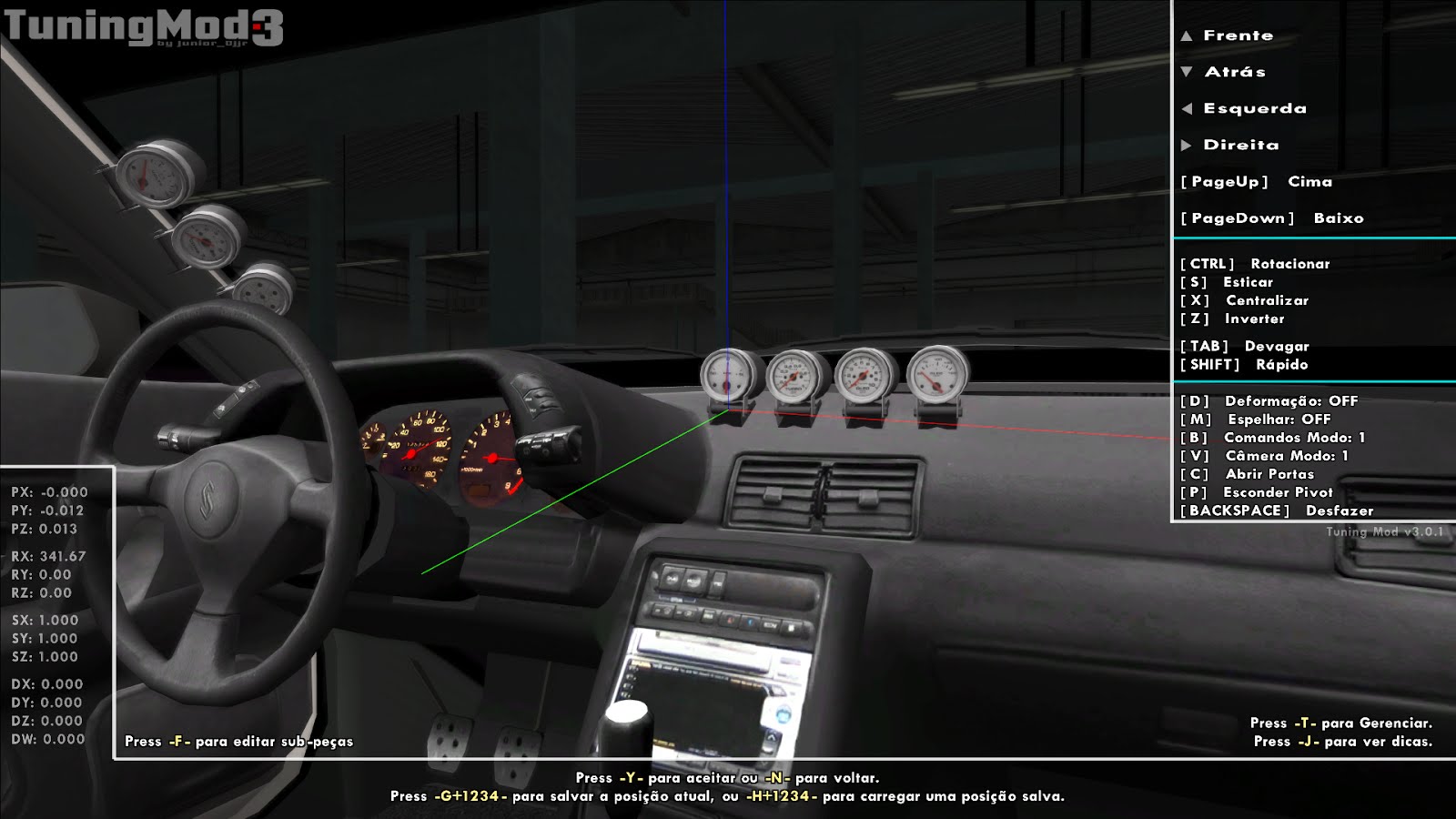Toggle Espelhar from OFF
Screen dimensions: 1456x819
coord(1265,419)
